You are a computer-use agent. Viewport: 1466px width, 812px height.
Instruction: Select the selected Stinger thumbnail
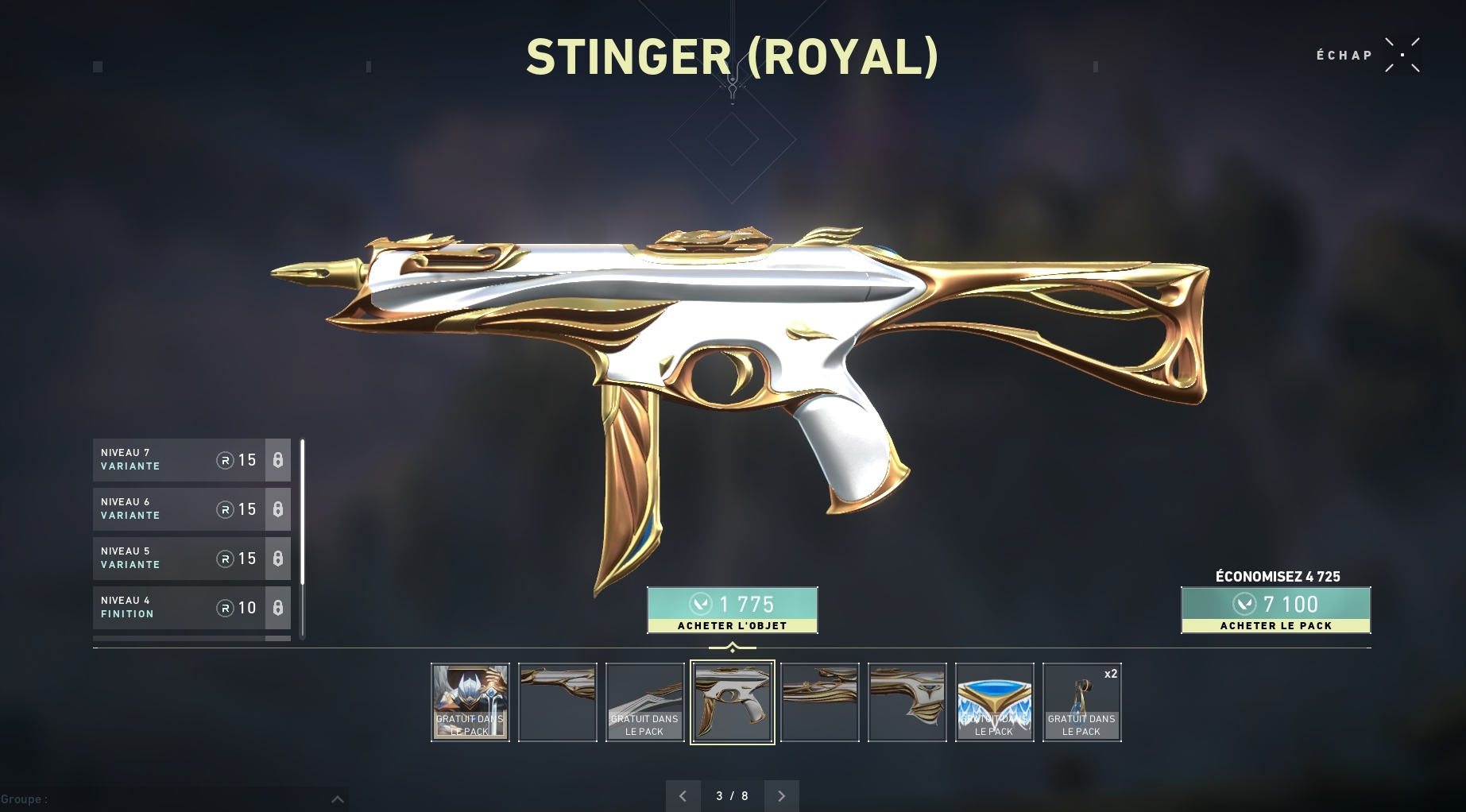tap(733, 702)
